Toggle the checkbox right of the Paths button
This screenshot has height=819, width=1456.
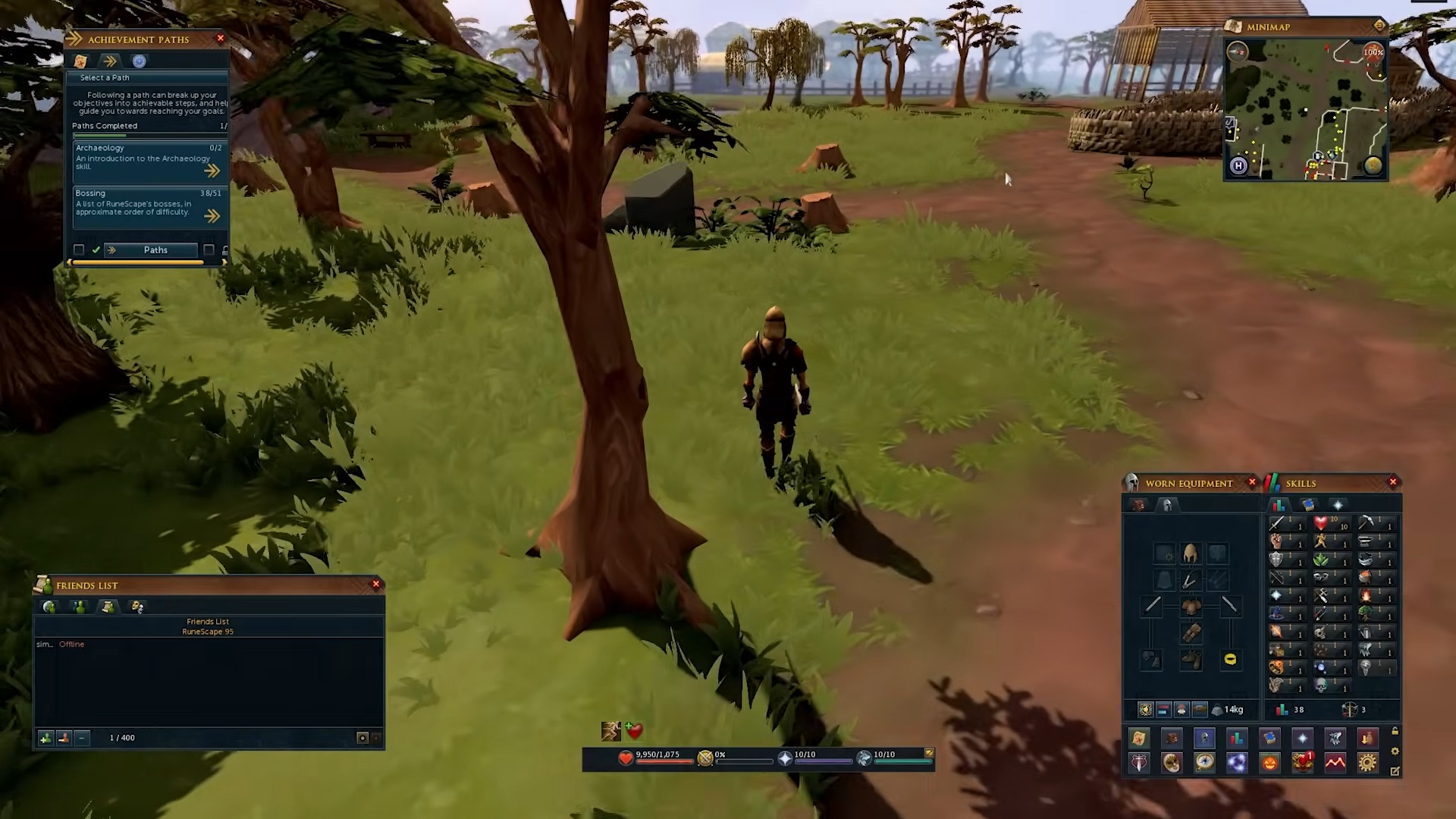(x=209, y=250)
